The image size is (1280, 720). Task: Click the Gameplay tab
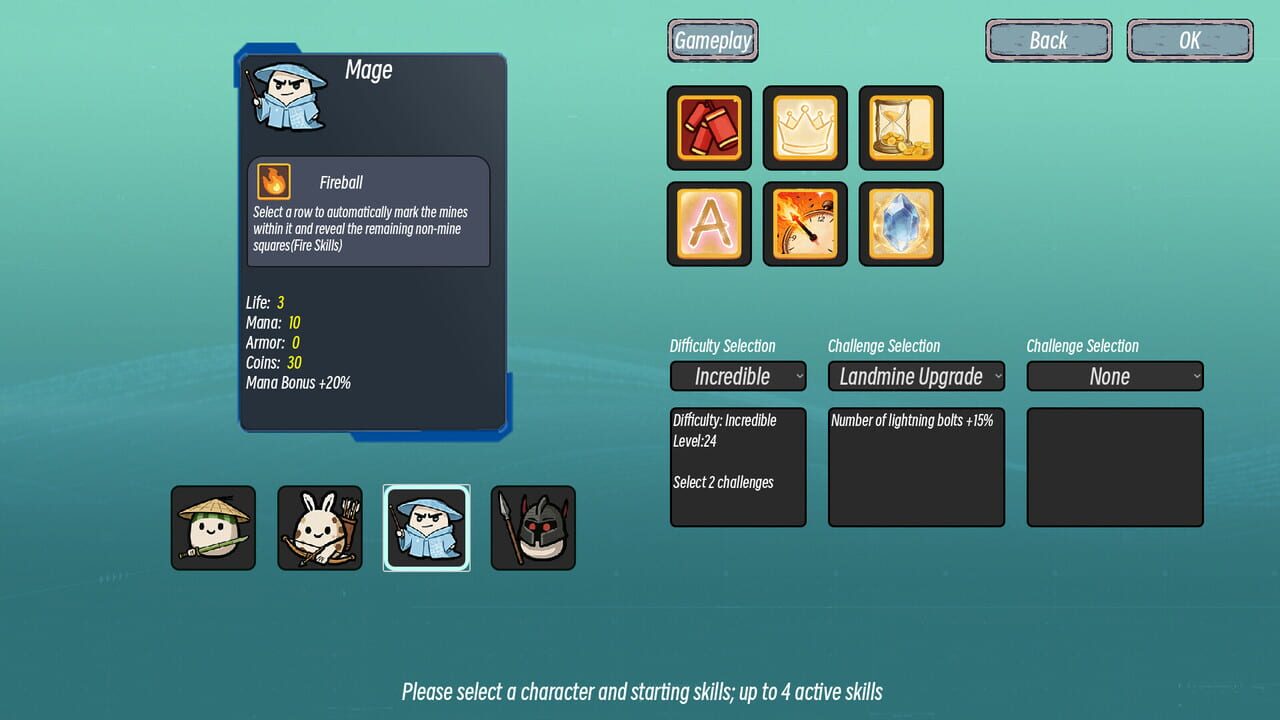tap(712, 40)
